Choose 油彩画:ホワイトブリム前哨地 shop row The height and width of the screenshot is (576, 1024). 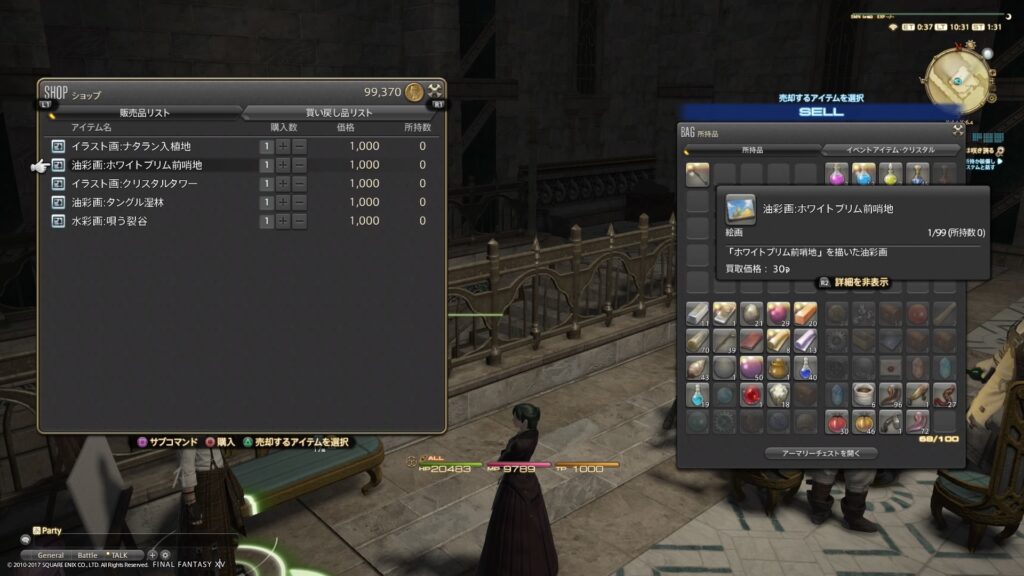(136, 165)
